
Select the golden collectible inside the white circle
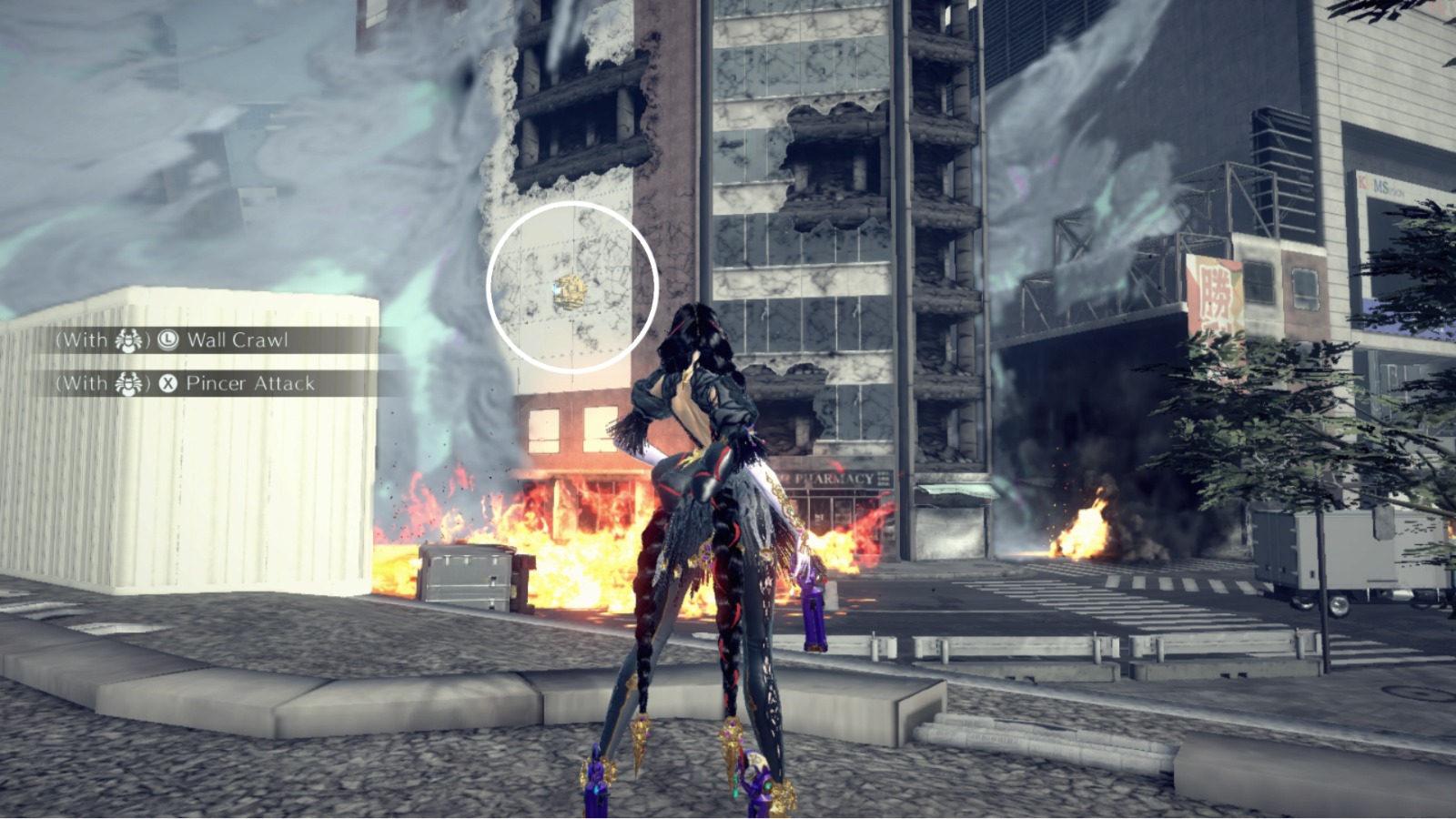coord(569,291)
